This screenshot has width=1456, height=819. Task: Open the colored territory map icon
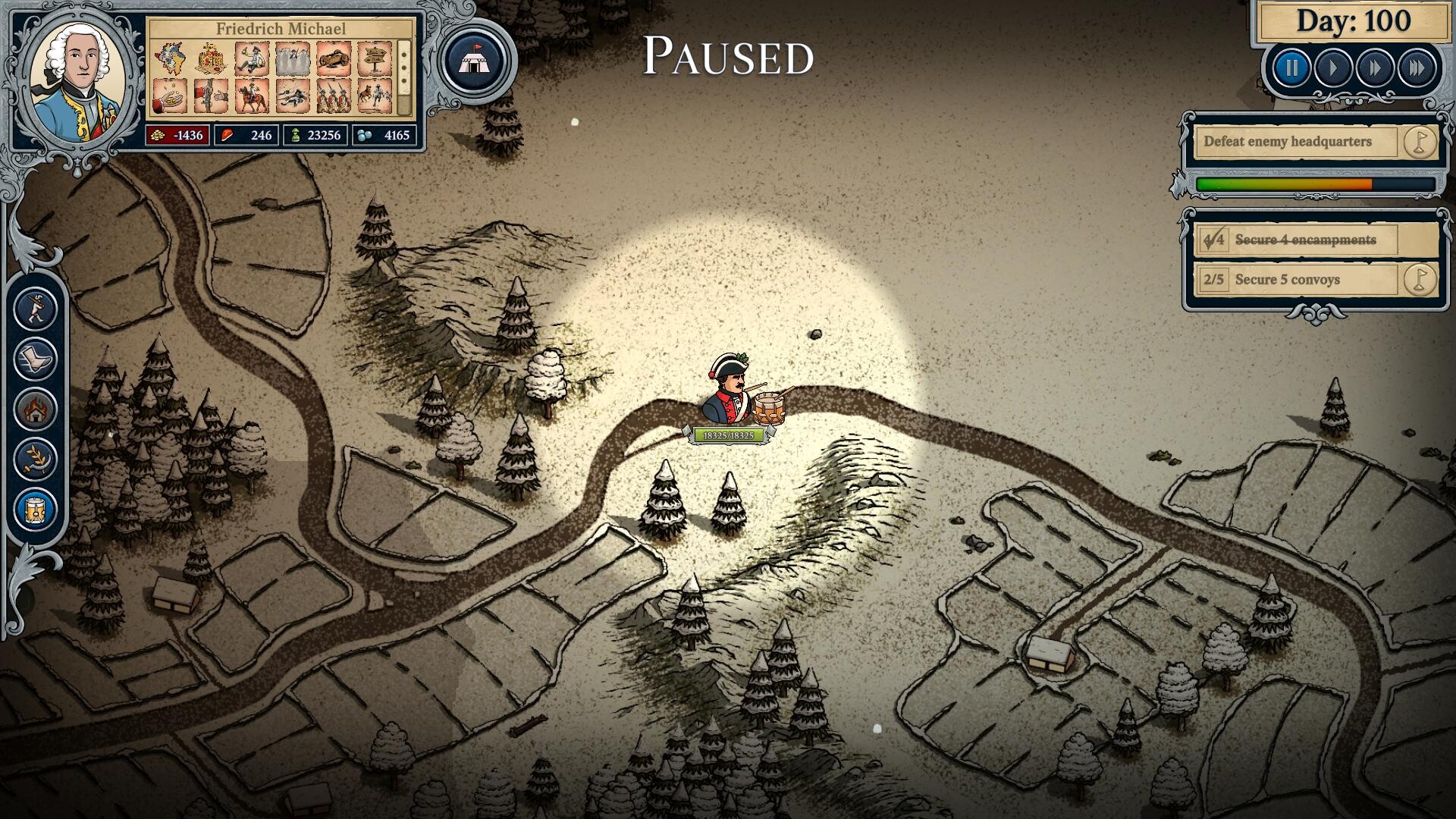coord(171,59)
